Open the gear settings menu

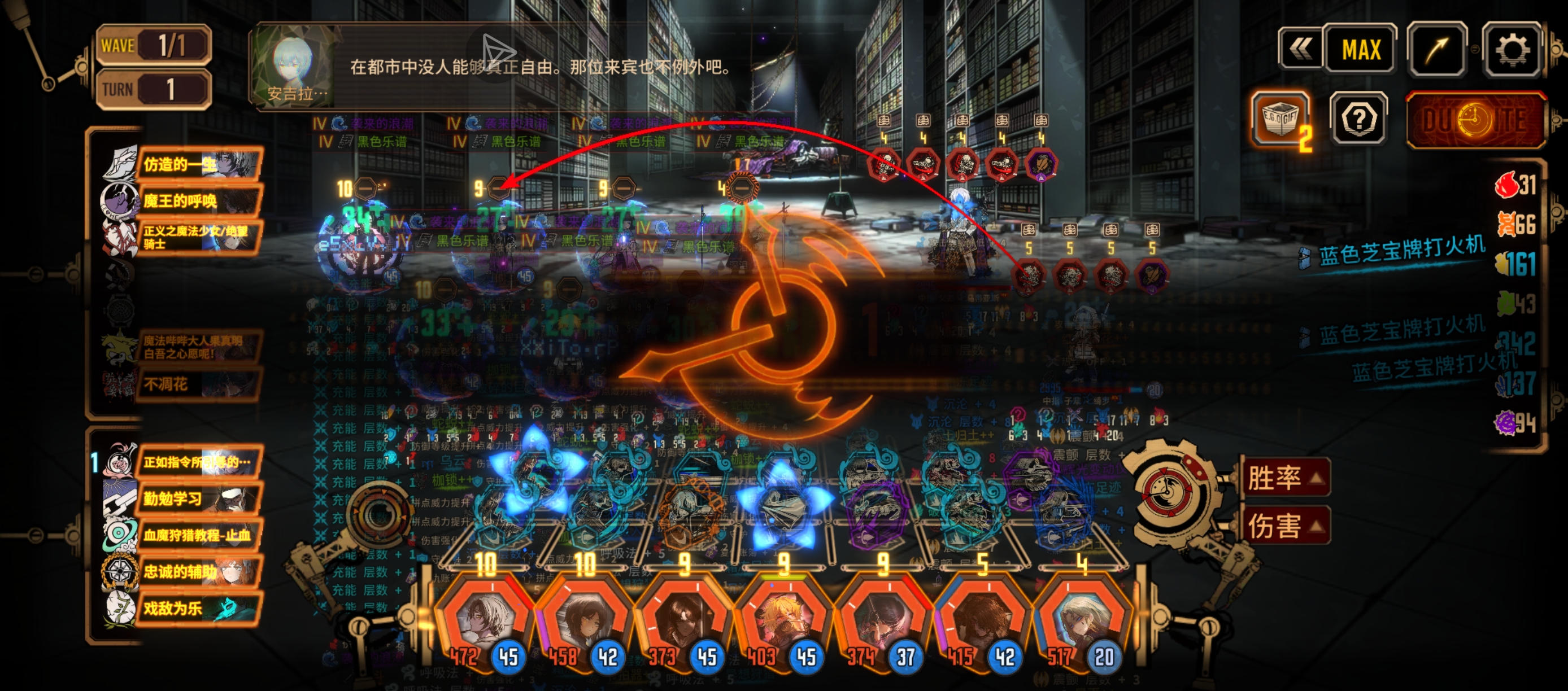pos(1512,50)
